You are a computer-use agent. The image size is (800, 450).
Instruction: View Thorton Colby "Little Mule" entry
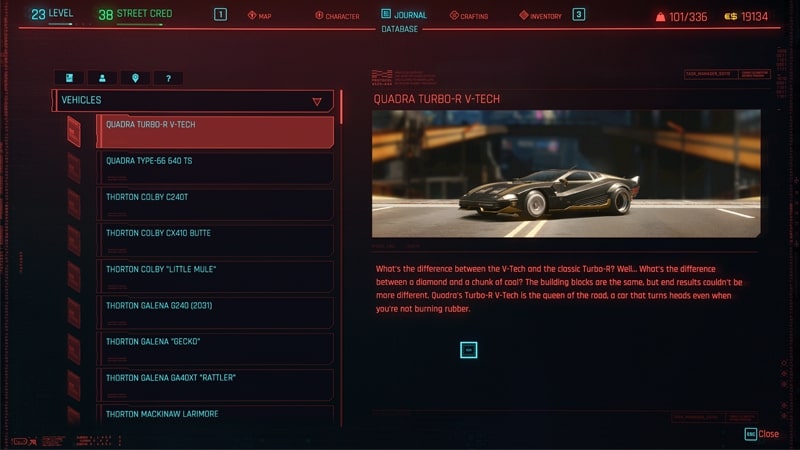[214, 276]
